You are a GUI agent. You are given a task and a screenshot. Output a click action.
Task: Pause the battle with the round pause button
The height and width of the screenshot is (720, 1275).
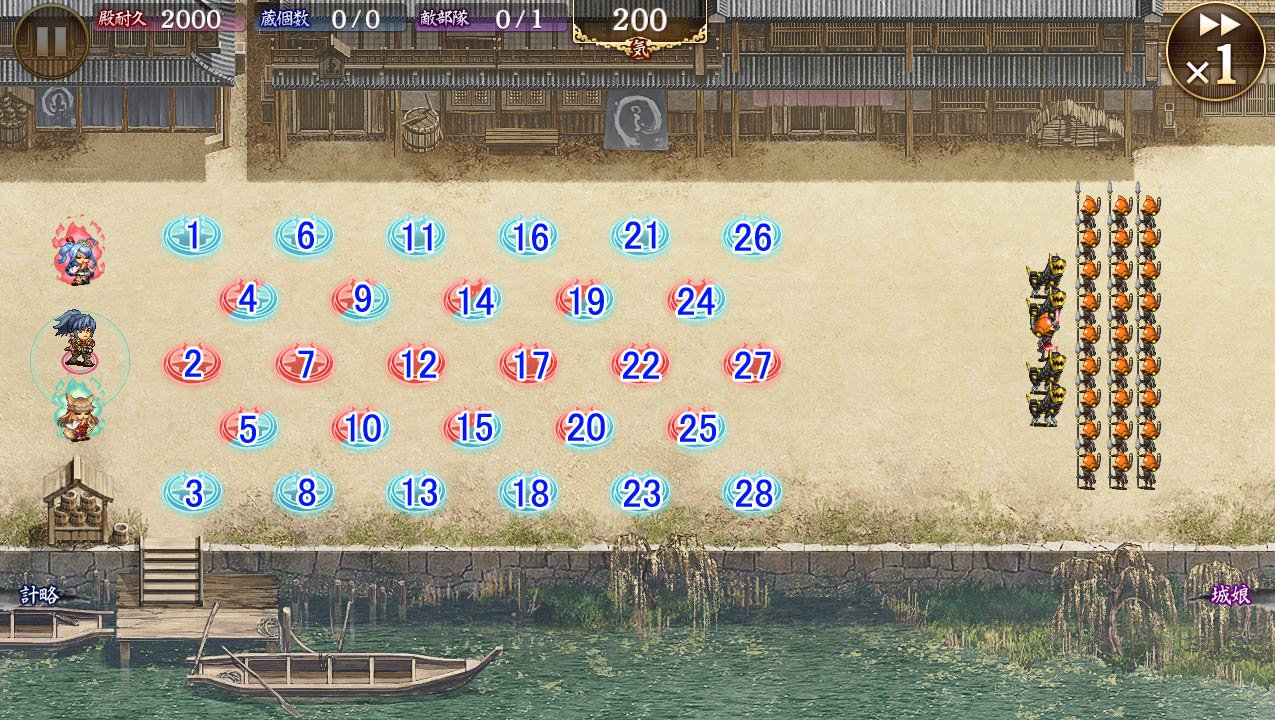pyautogui.click(x=51, y=41)
